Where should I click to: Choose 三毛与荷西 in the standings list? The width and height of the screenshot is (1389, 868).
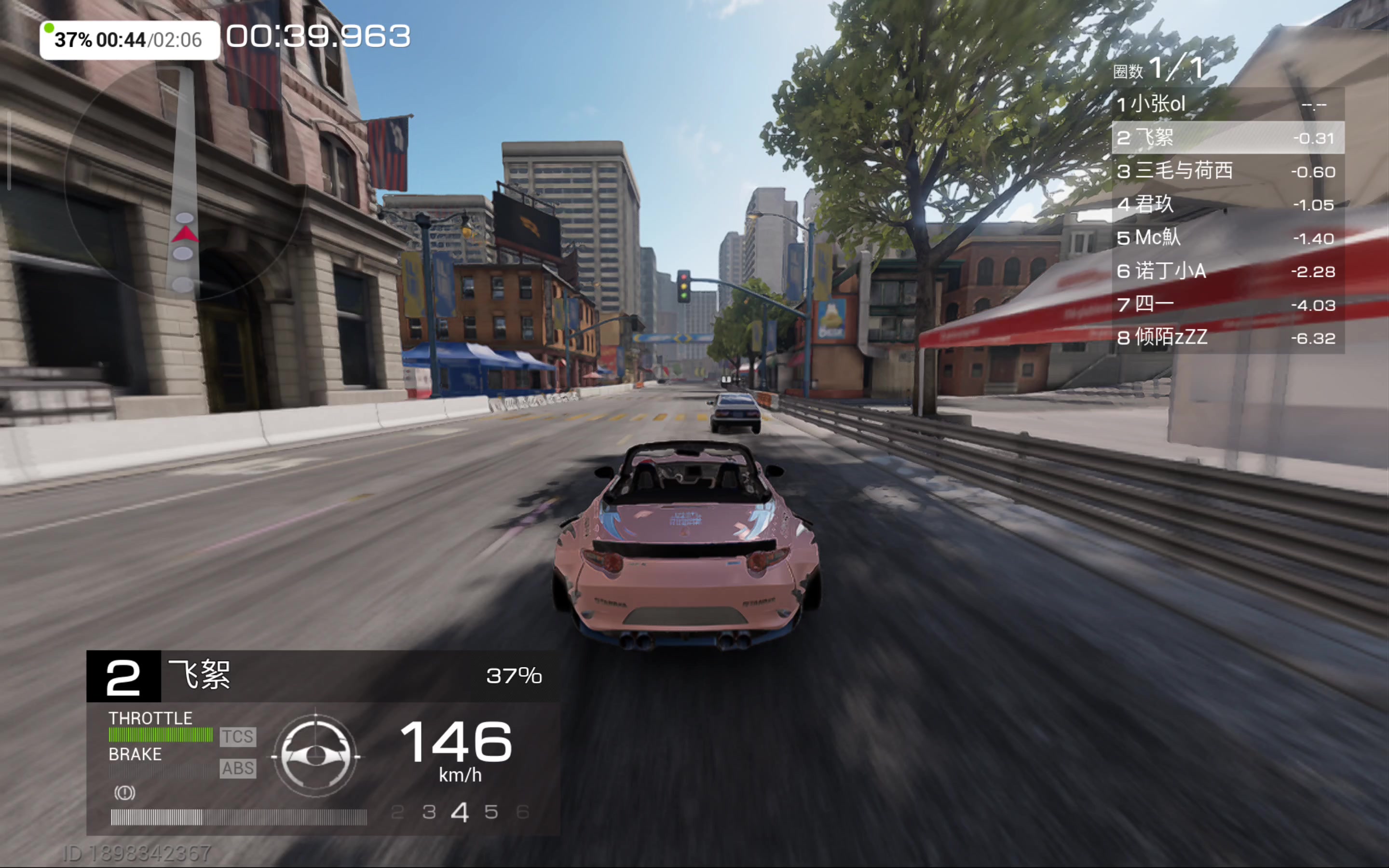coord(1227,171)
